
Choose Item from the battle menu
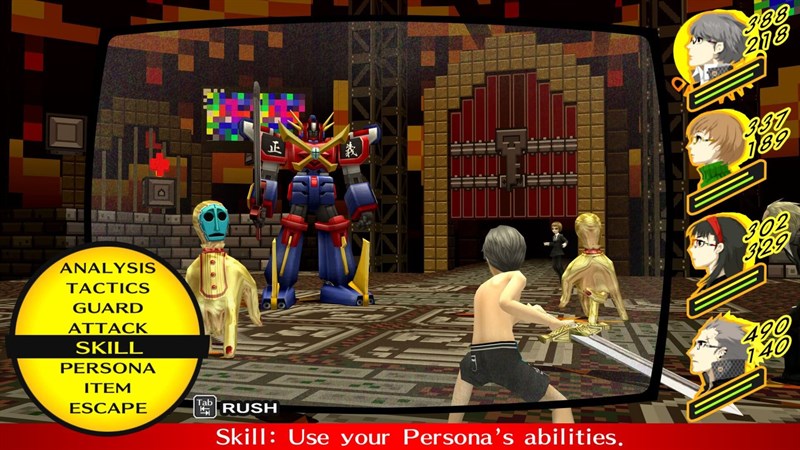(107, 388)
